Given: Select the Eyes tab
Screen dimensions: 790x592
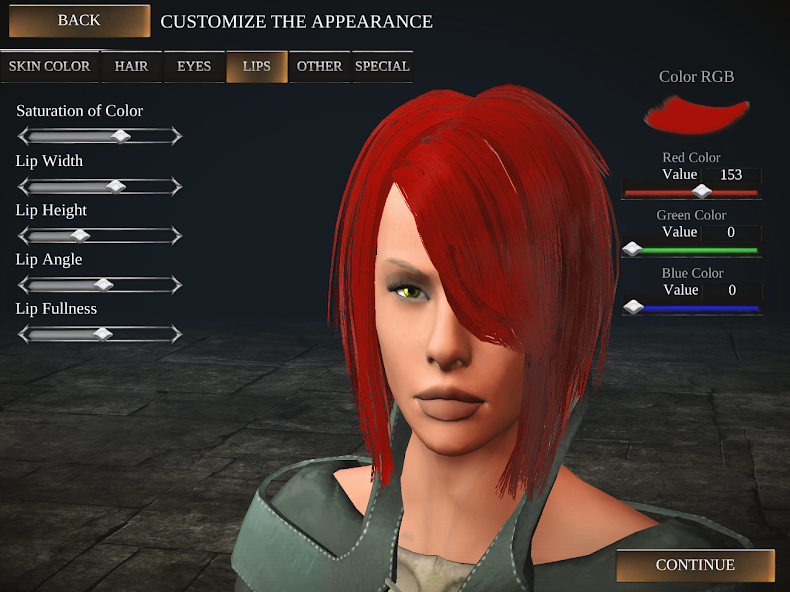Looking at the screenshot, I should pos(194,67).
